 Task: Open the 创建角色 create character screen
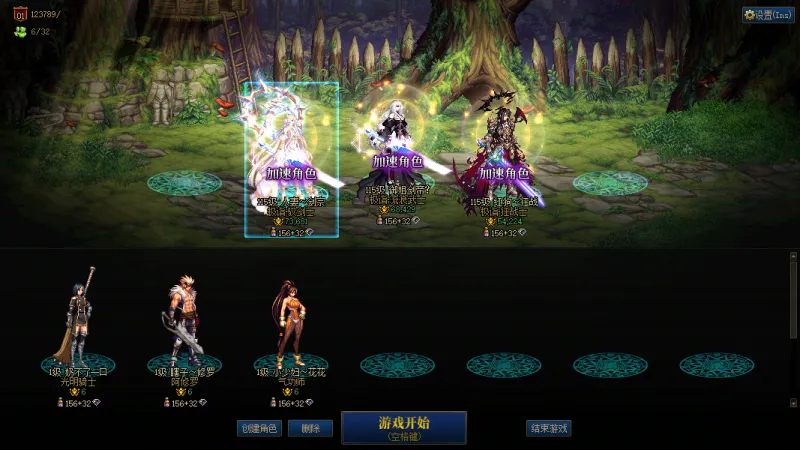pos(259,428)
